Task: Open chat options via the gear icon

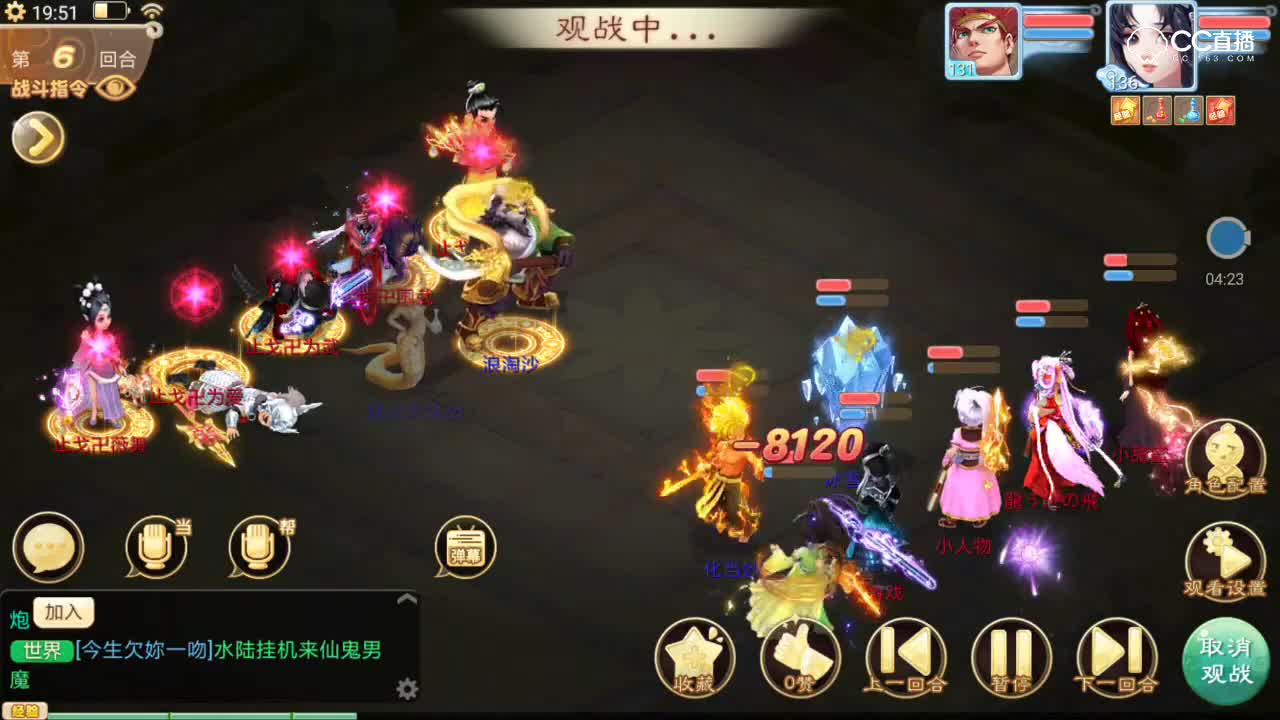Action: [x=408, y=688]
